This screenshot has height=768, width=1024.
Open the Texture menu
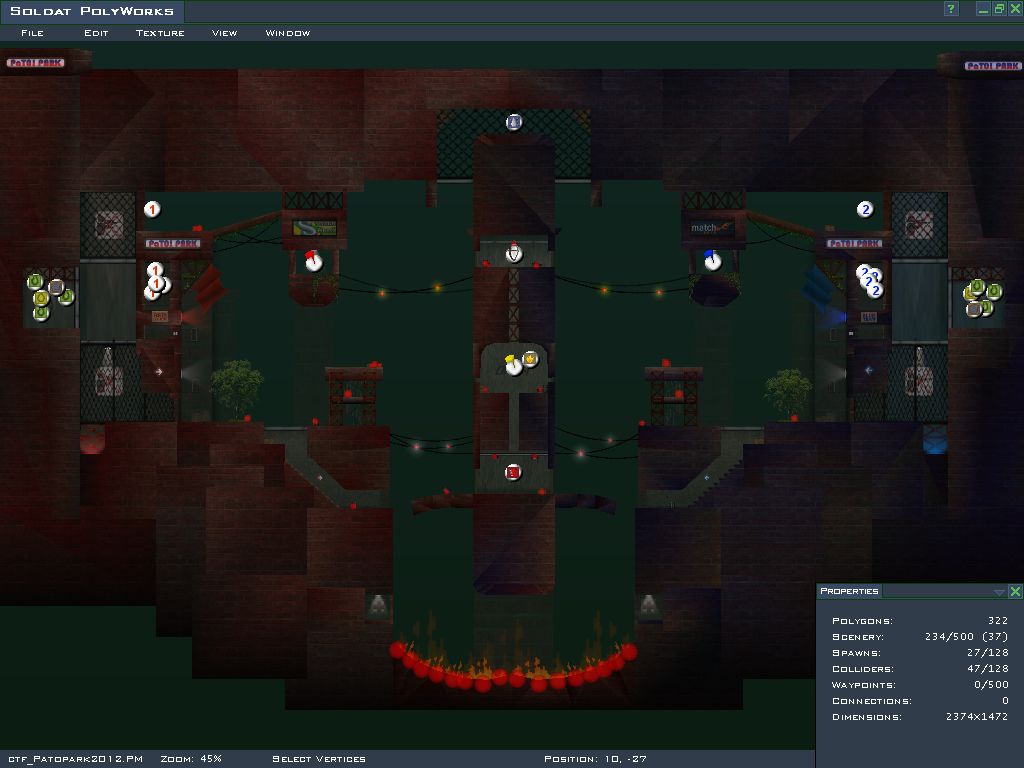(160, 33)
